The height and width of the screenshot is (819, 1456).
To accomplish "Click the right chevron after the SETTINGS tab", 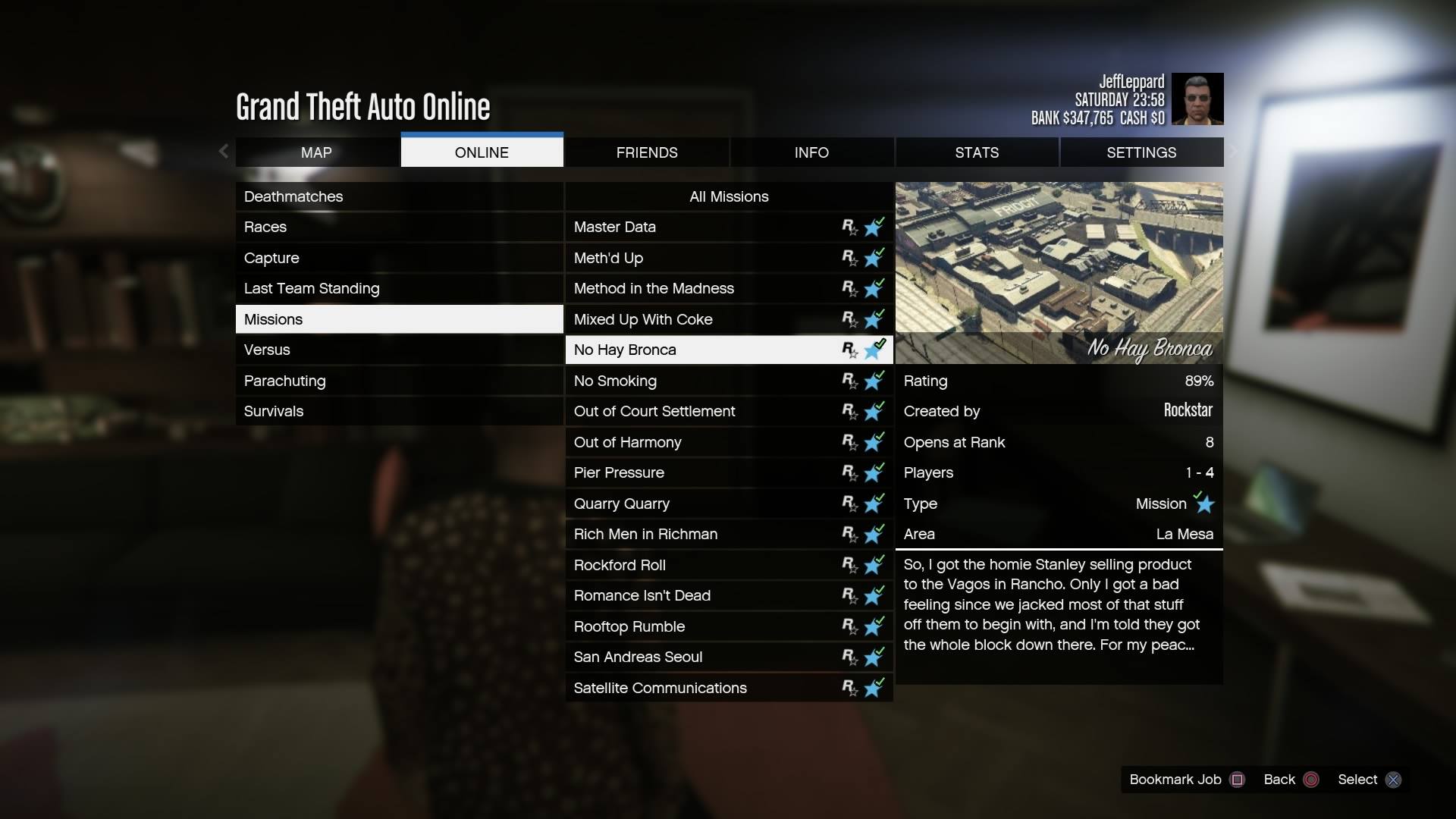I will tap(1233, 151).
